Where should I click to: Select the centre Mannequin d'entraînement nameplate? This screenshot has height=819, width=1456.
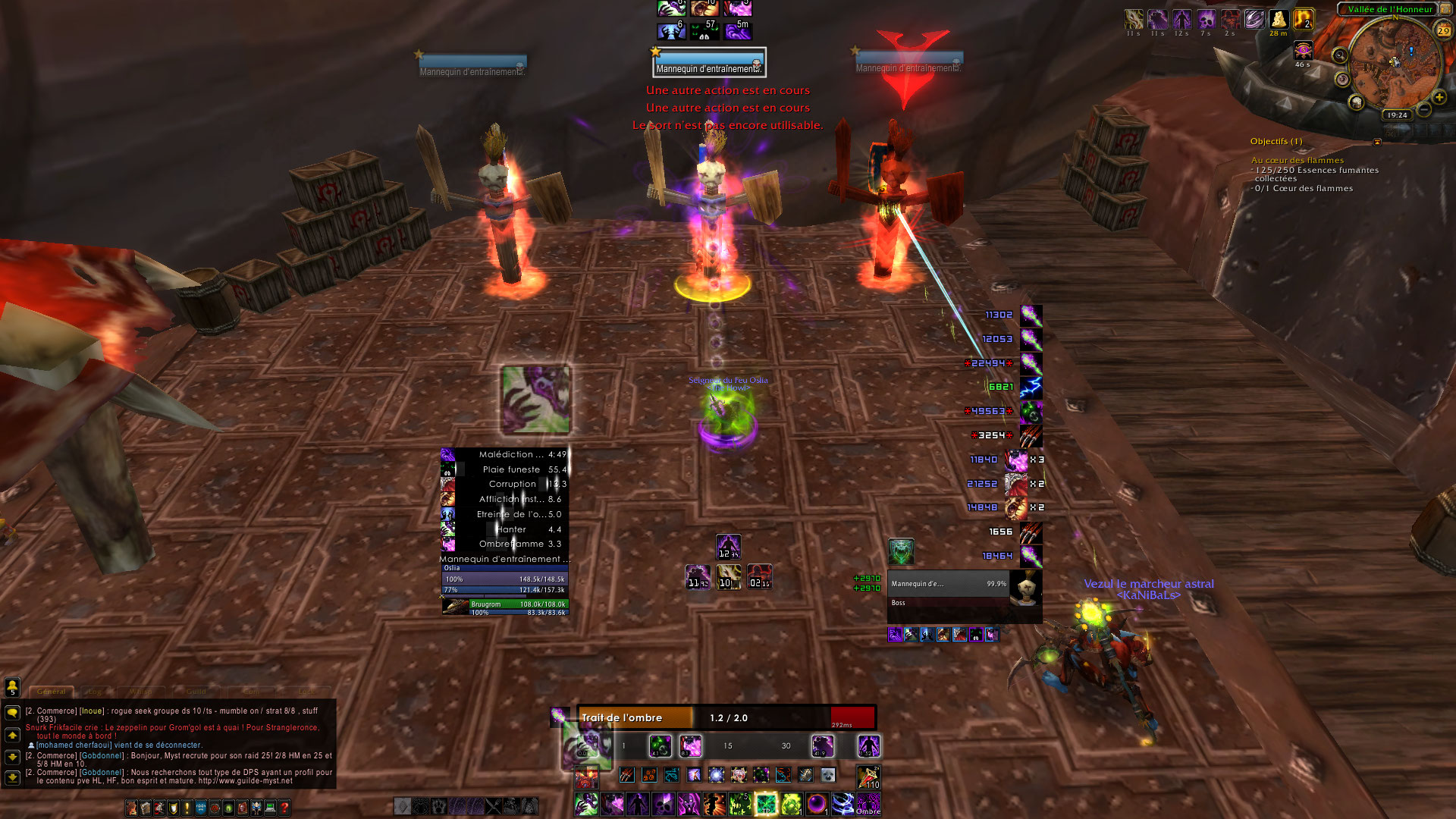[x=709, y=63]
